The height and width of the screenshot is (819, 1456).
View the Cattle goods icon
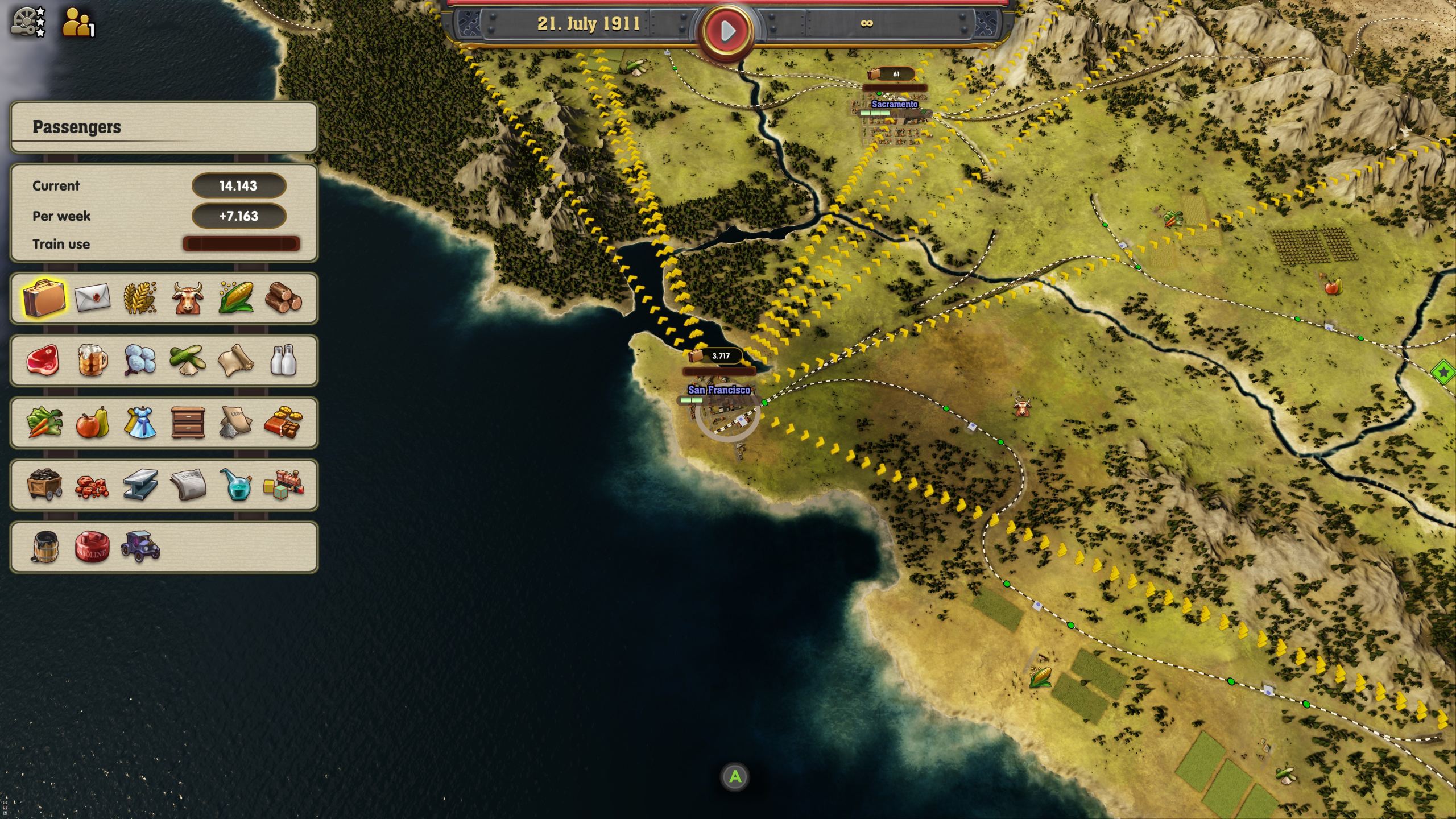(x=188, y=299)
